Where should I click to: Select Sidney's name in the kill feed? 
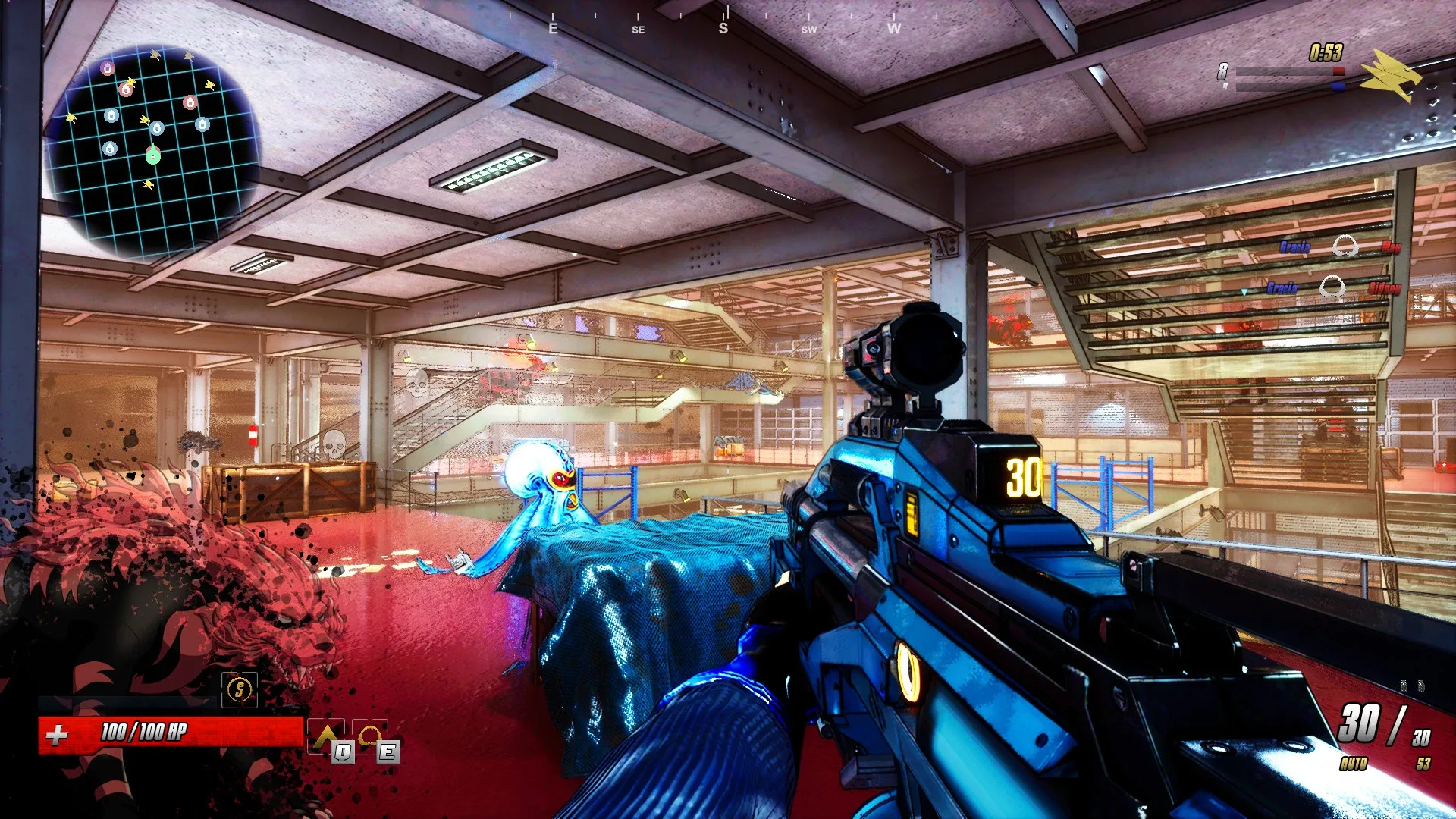[x=1385, y=287]
